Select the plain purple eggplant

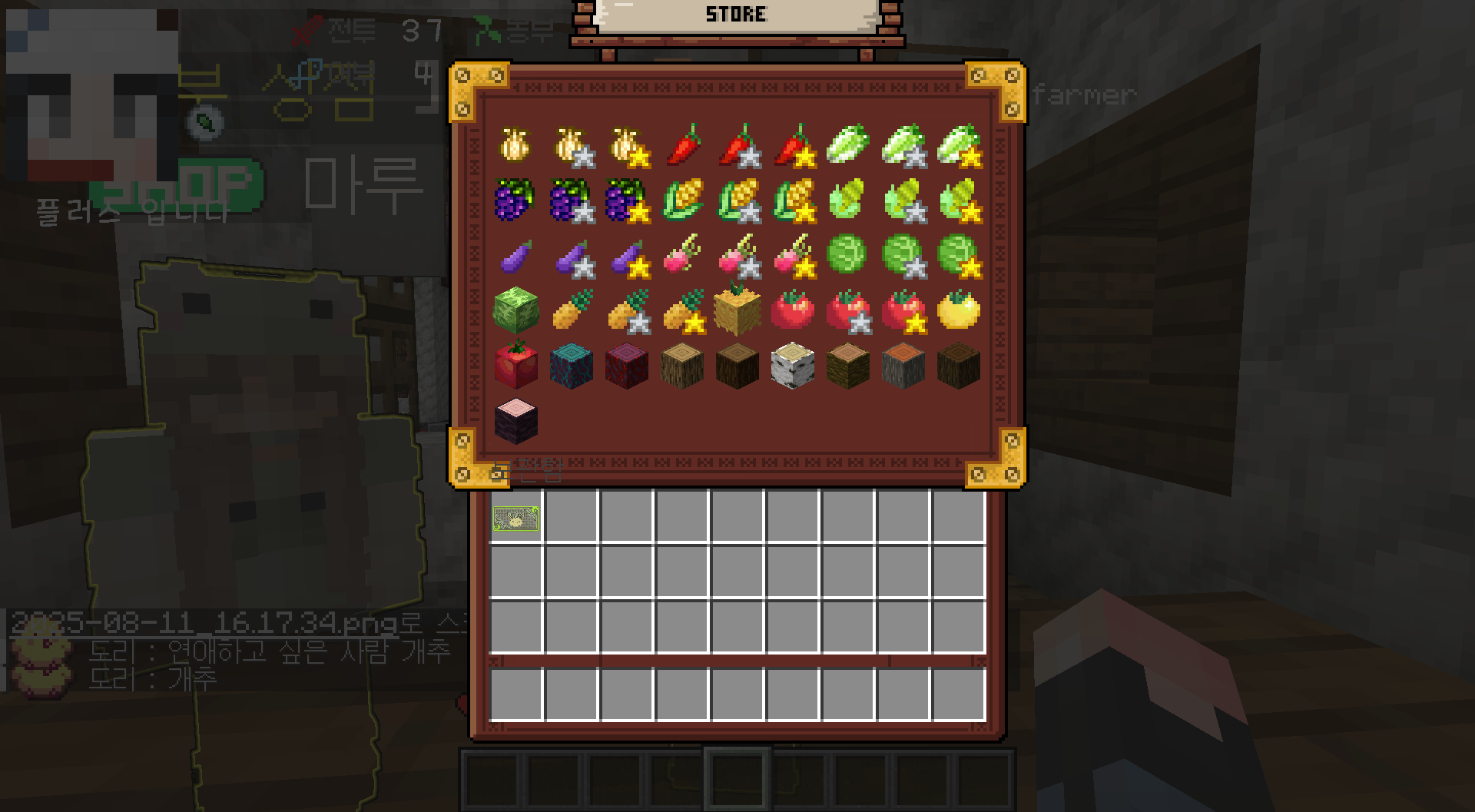515,255
